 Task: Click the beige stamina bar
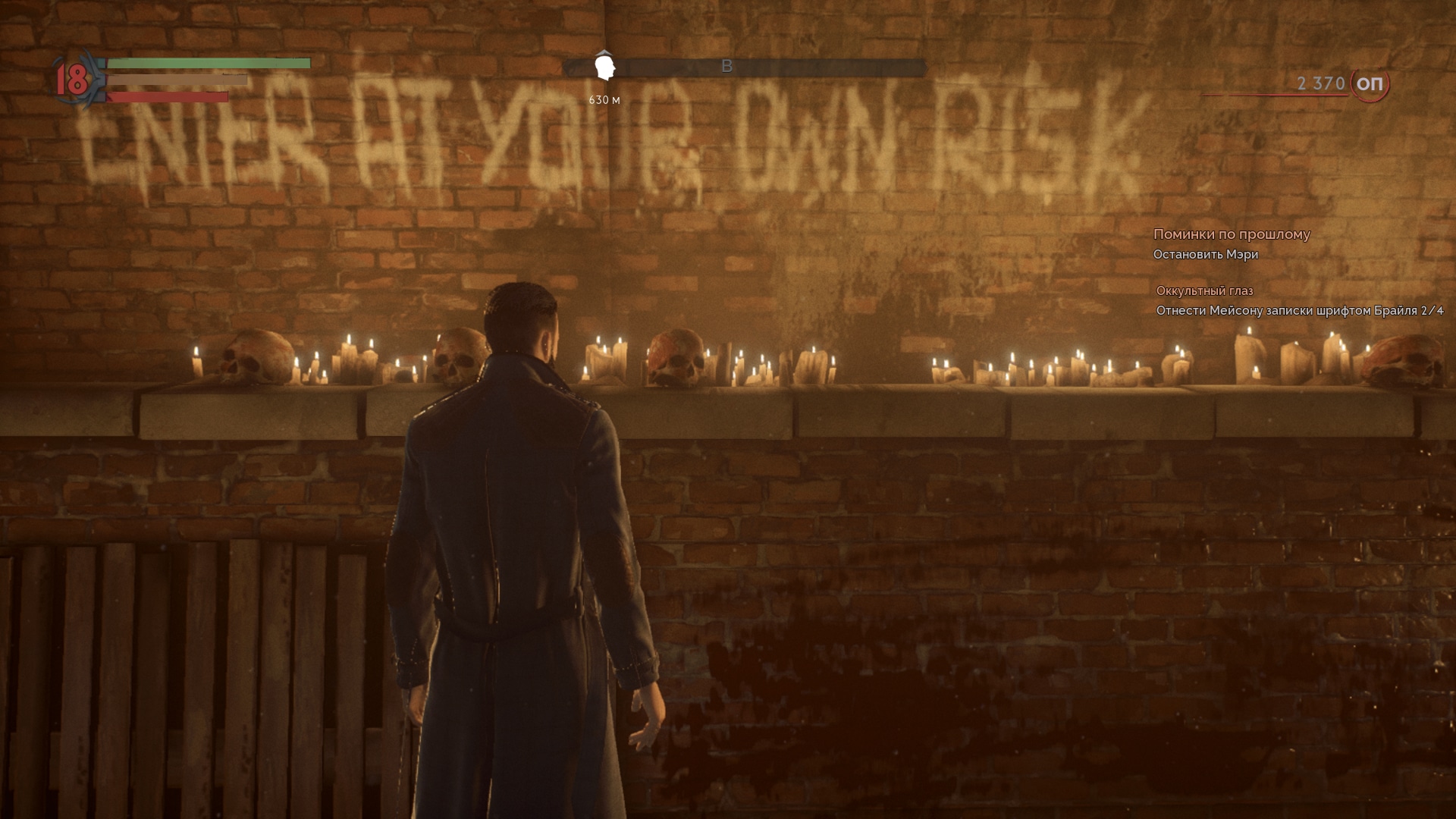tap(178, 80)
